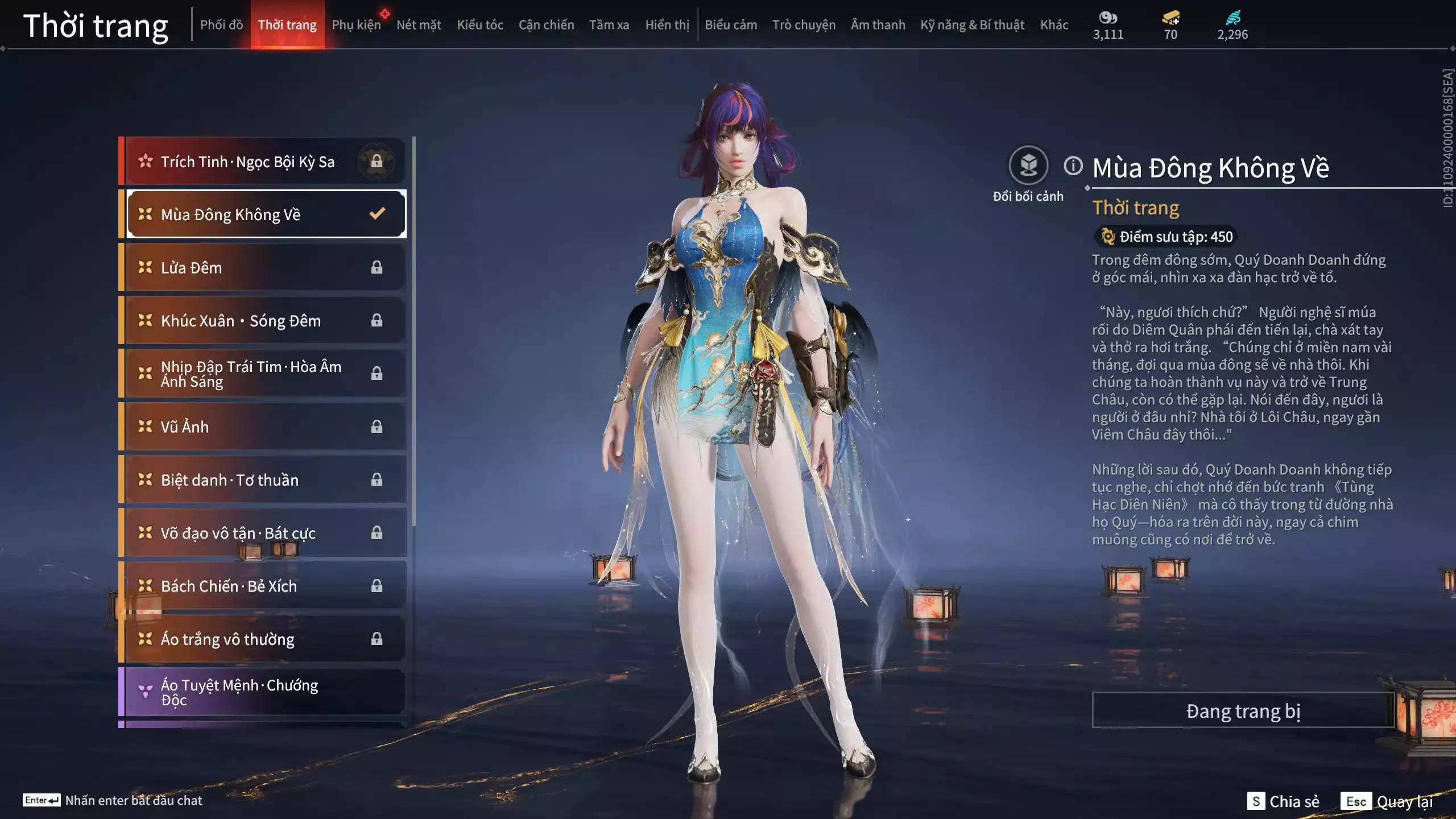1456x819 pixels.
Task: Click the Đang trang bị button
Action: pyautogui.click(x=1243, y=711)
